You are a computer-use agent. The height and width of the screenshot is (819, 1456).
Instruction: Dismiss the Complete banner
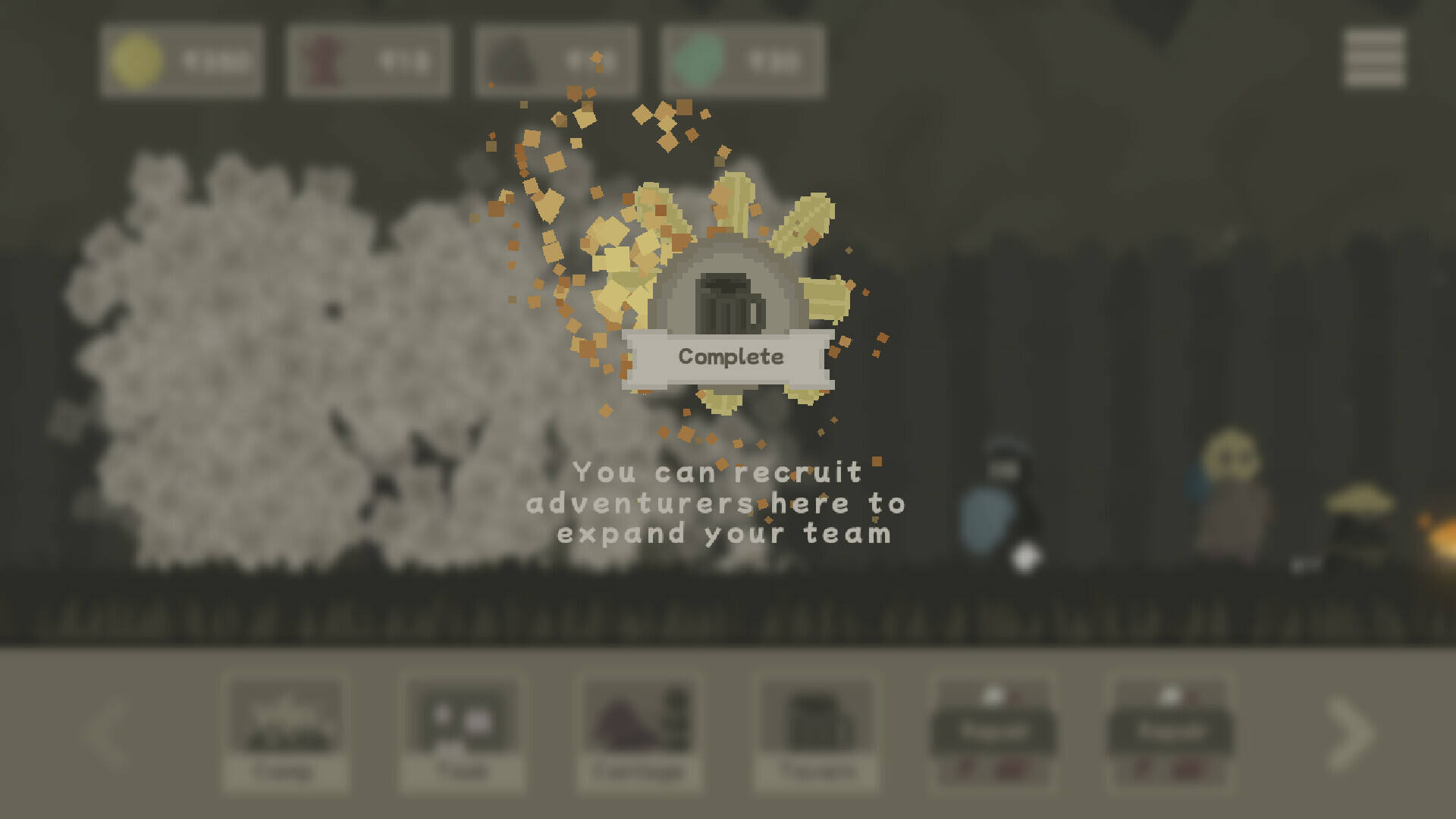coord(730,357)
